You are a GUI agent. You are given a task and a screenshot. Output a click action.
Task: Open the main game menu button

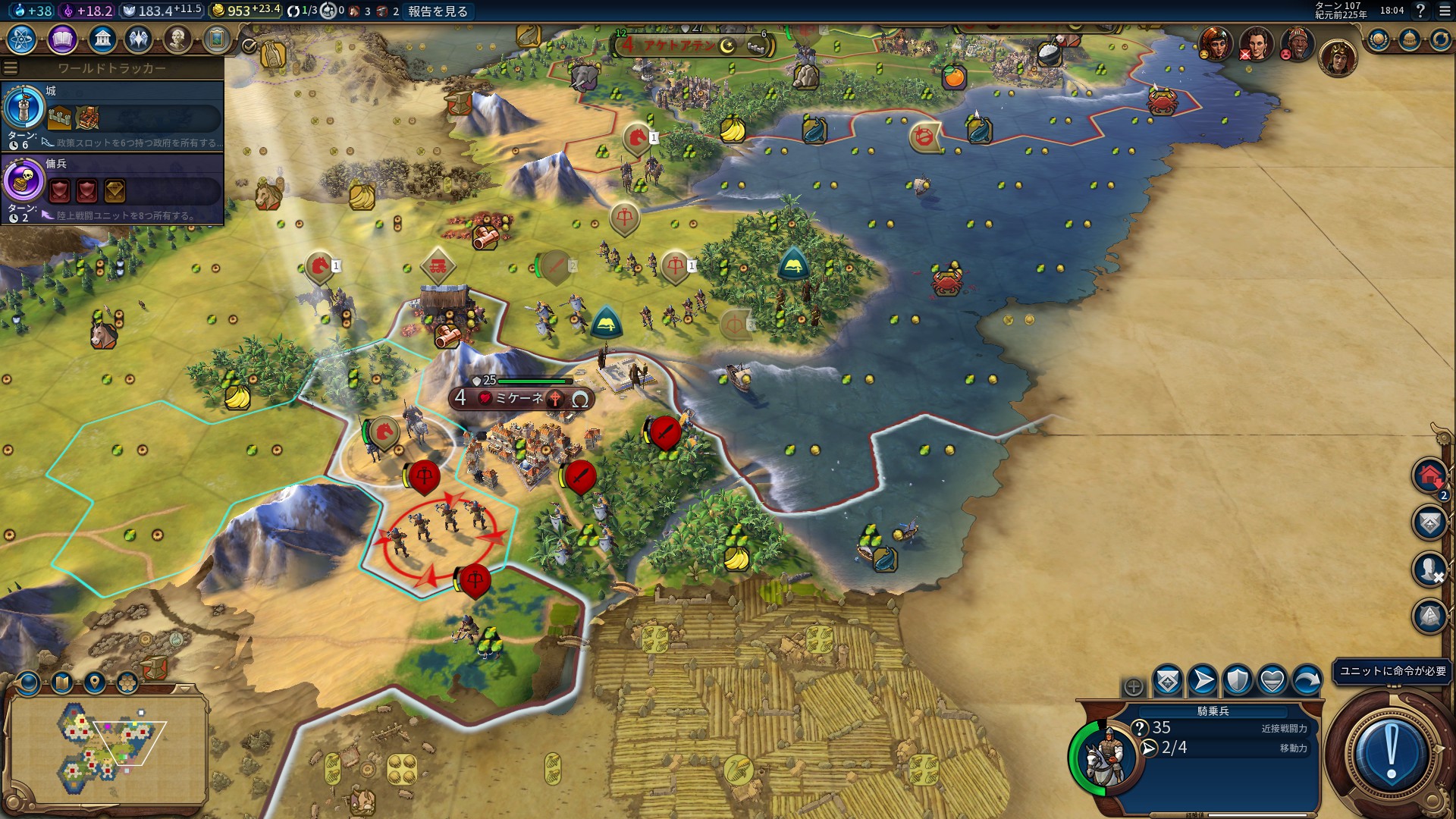1445,11
